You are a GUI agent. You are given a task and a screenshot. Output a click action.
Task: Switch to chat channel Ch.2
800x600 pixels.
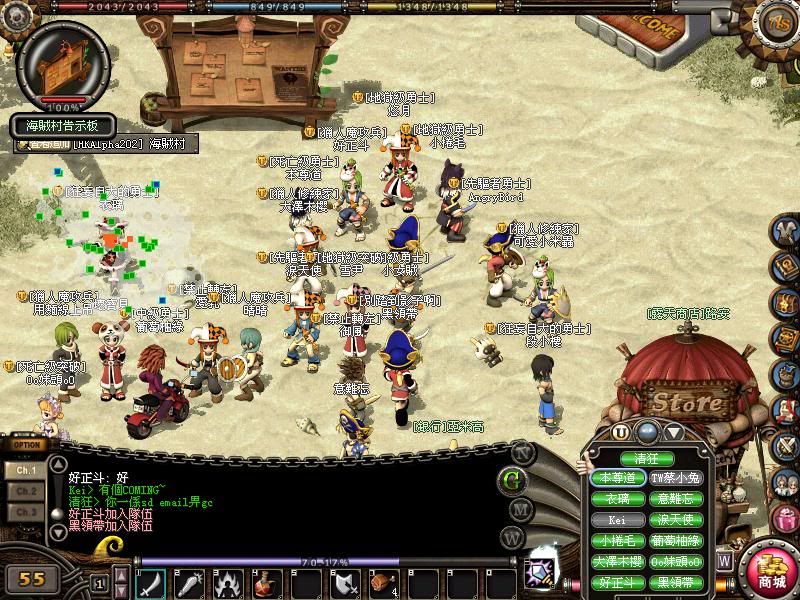[26, 491]
